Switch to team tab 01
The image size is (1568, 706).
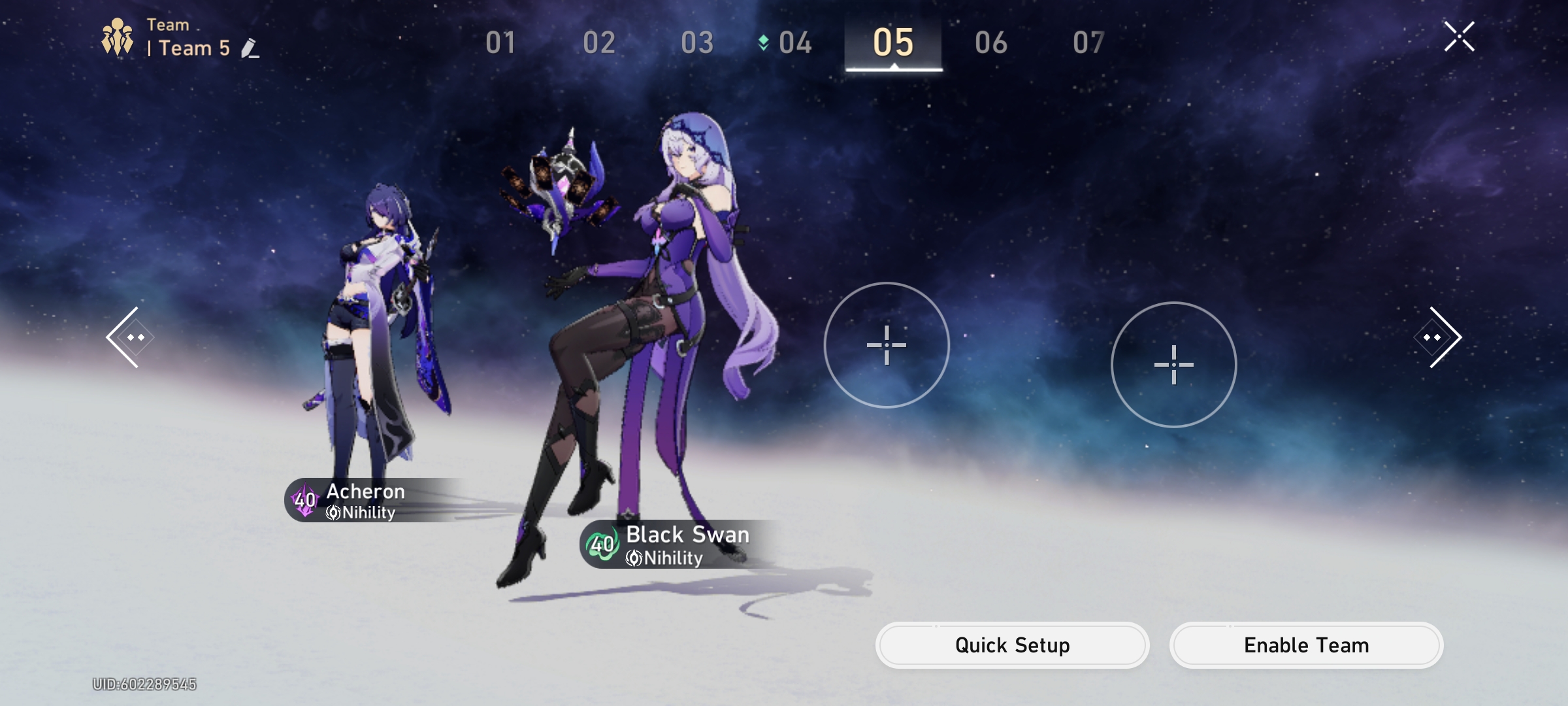[500, 41]
